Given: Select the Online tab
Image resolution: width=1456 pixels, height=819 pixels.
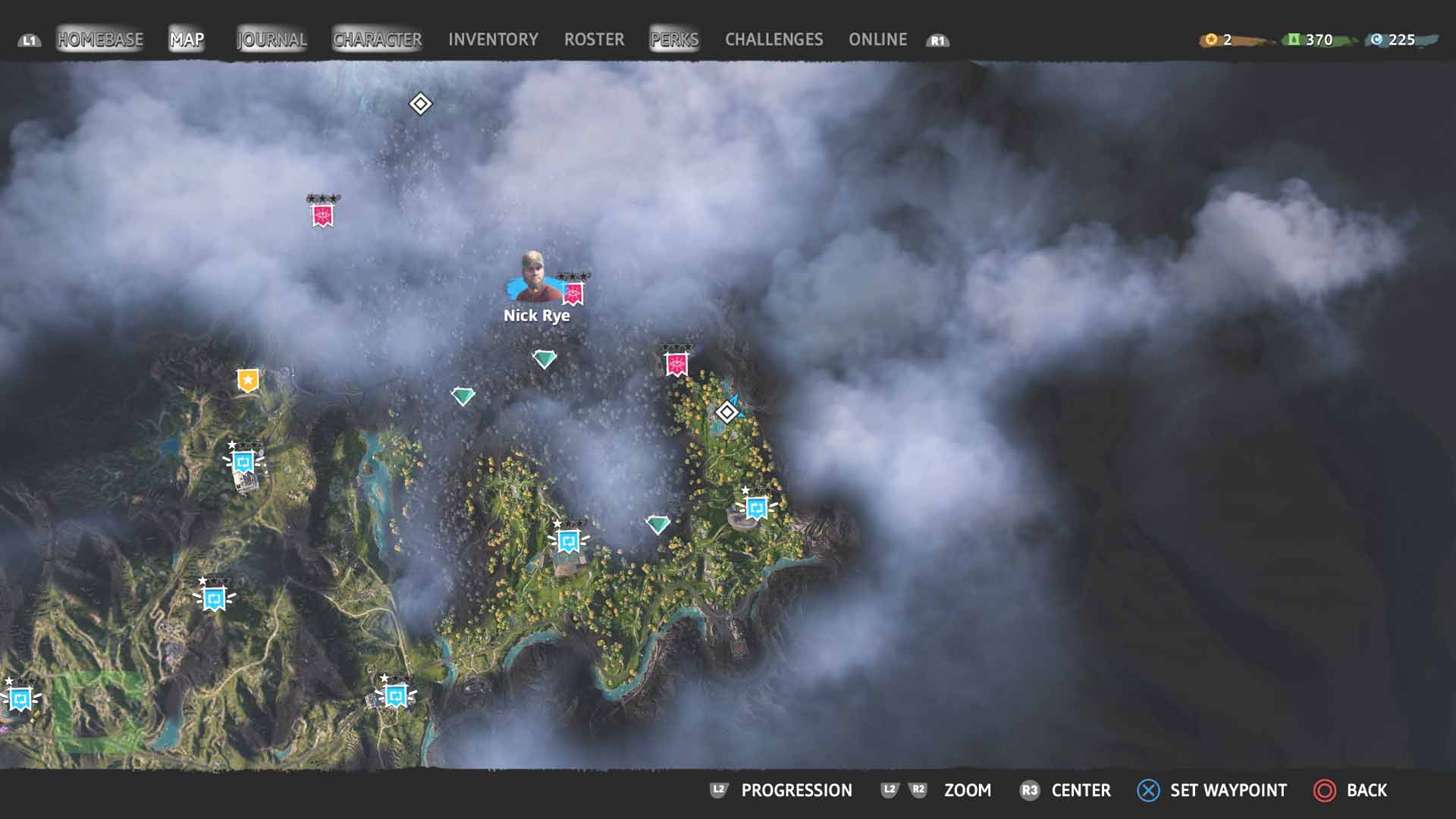Looking at the screenshot, I should click(x=877, y=39).
